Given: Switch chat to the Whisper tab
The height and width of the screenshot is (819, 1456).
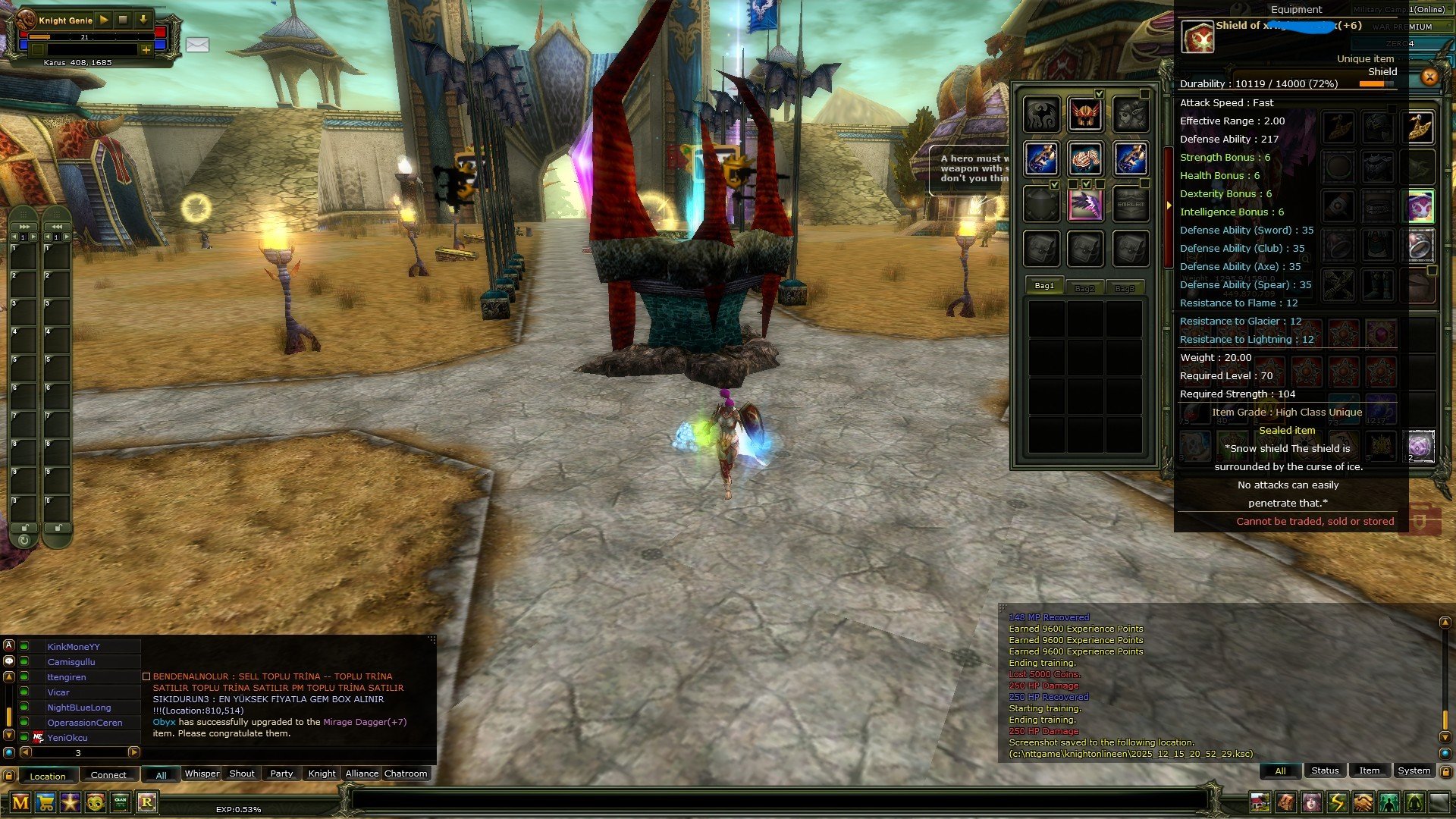Looking at the screenshot, I should [202, 773].
